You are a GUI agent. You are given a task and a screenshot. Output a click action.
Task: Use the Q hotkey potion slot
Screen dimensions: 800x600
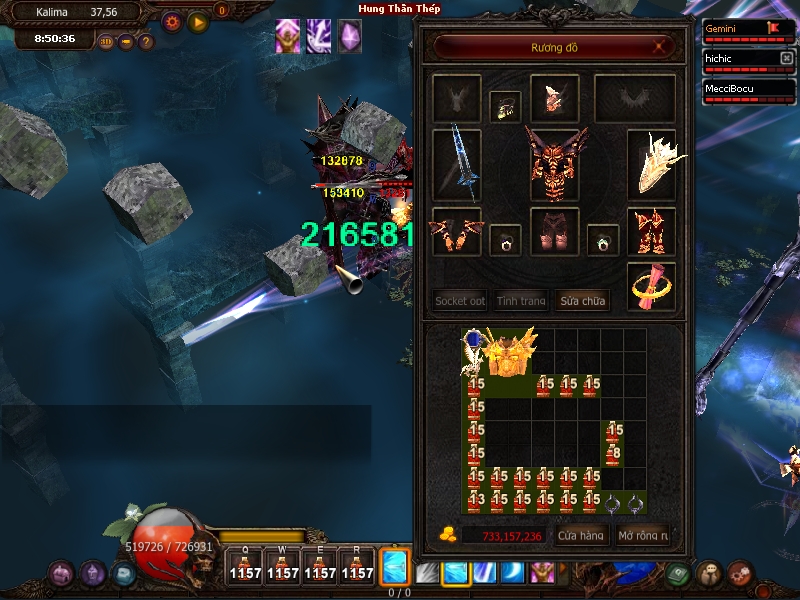tap(245, 565)
